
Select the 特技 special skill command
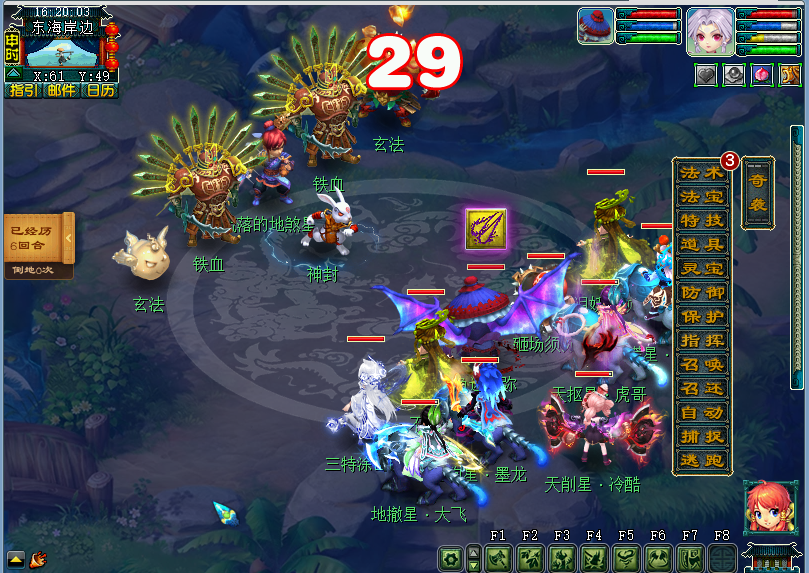tap(701, 220)
